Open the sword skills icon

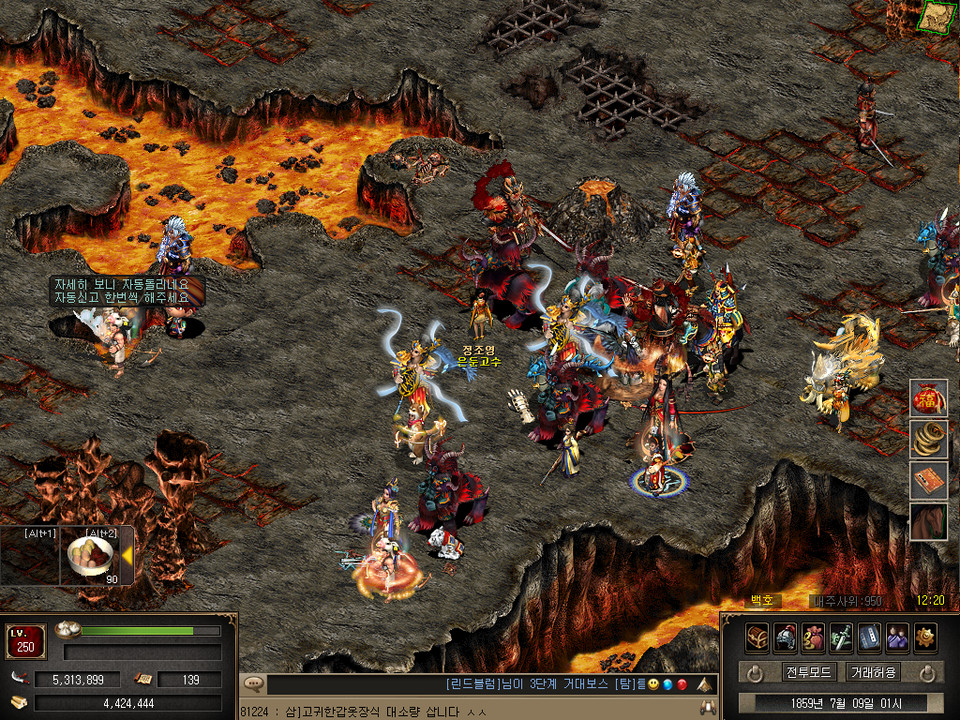click(841, 637)
